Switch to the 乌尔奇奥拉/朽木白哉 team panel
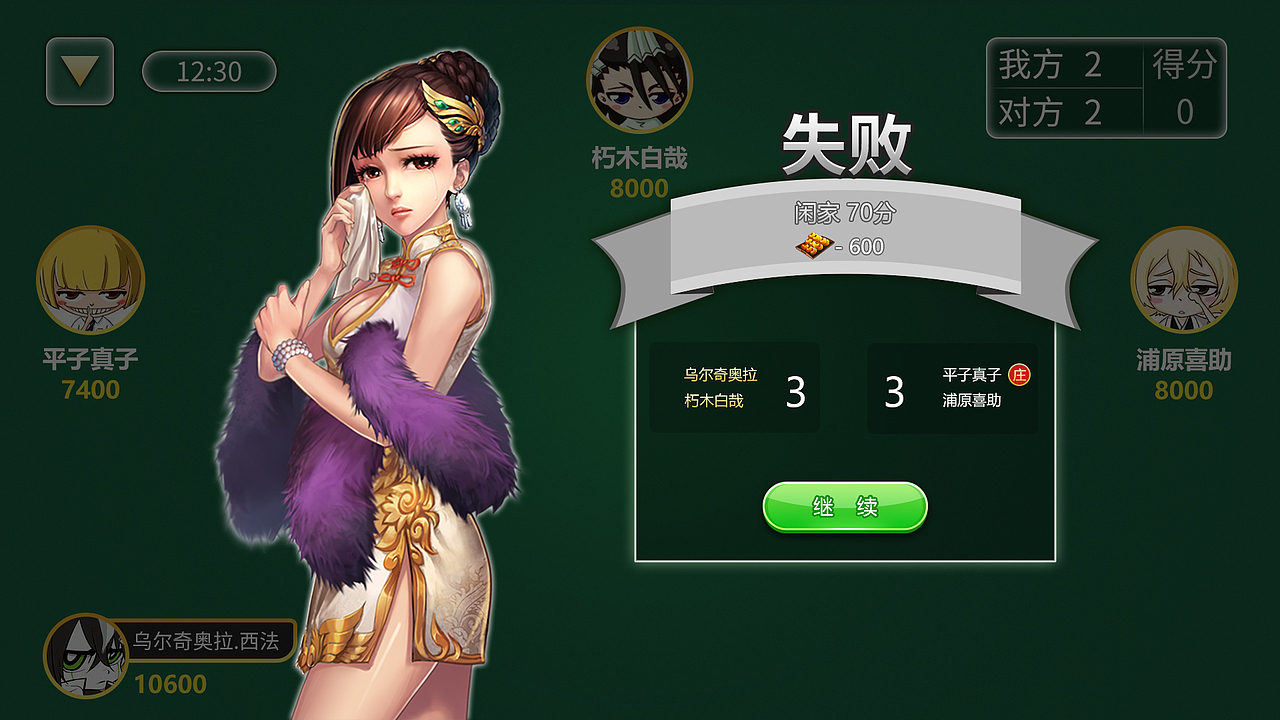Screen dimensions: 1280x720 click(x=735, y=388)
